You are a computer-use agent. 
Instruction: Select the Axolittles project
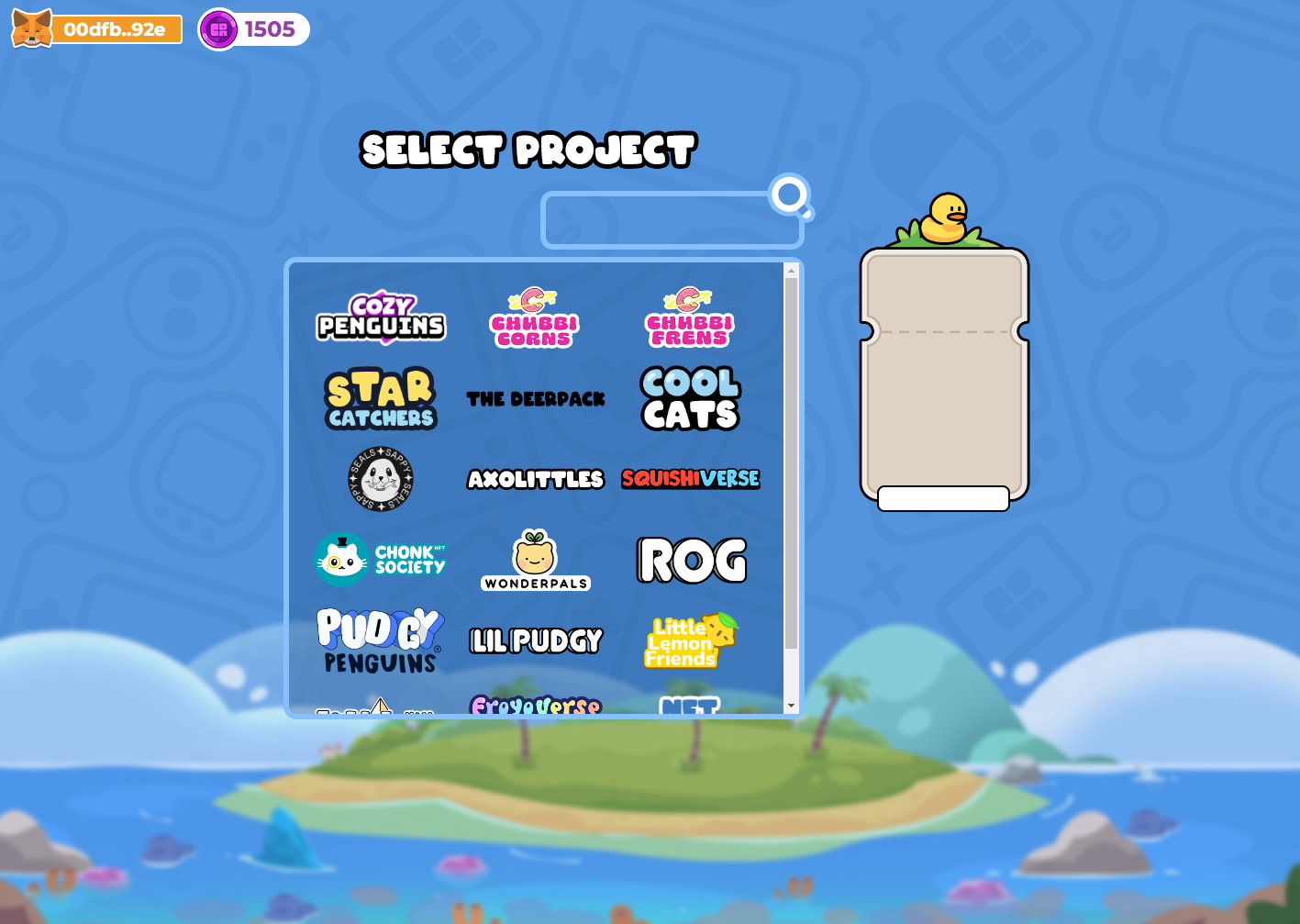(535, 478)
